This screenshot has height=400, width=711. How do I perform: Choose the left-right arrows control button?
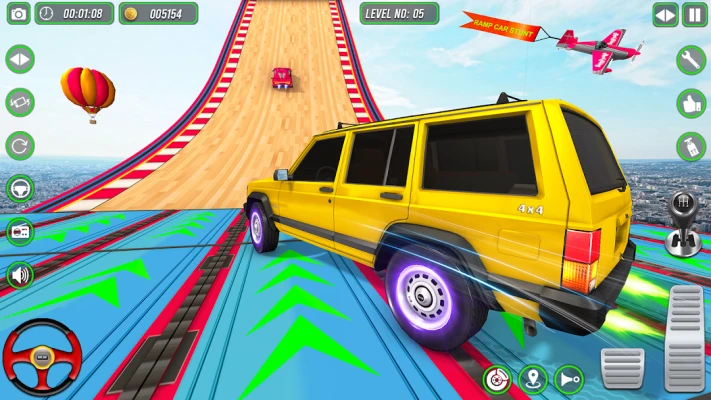point(19,59)
